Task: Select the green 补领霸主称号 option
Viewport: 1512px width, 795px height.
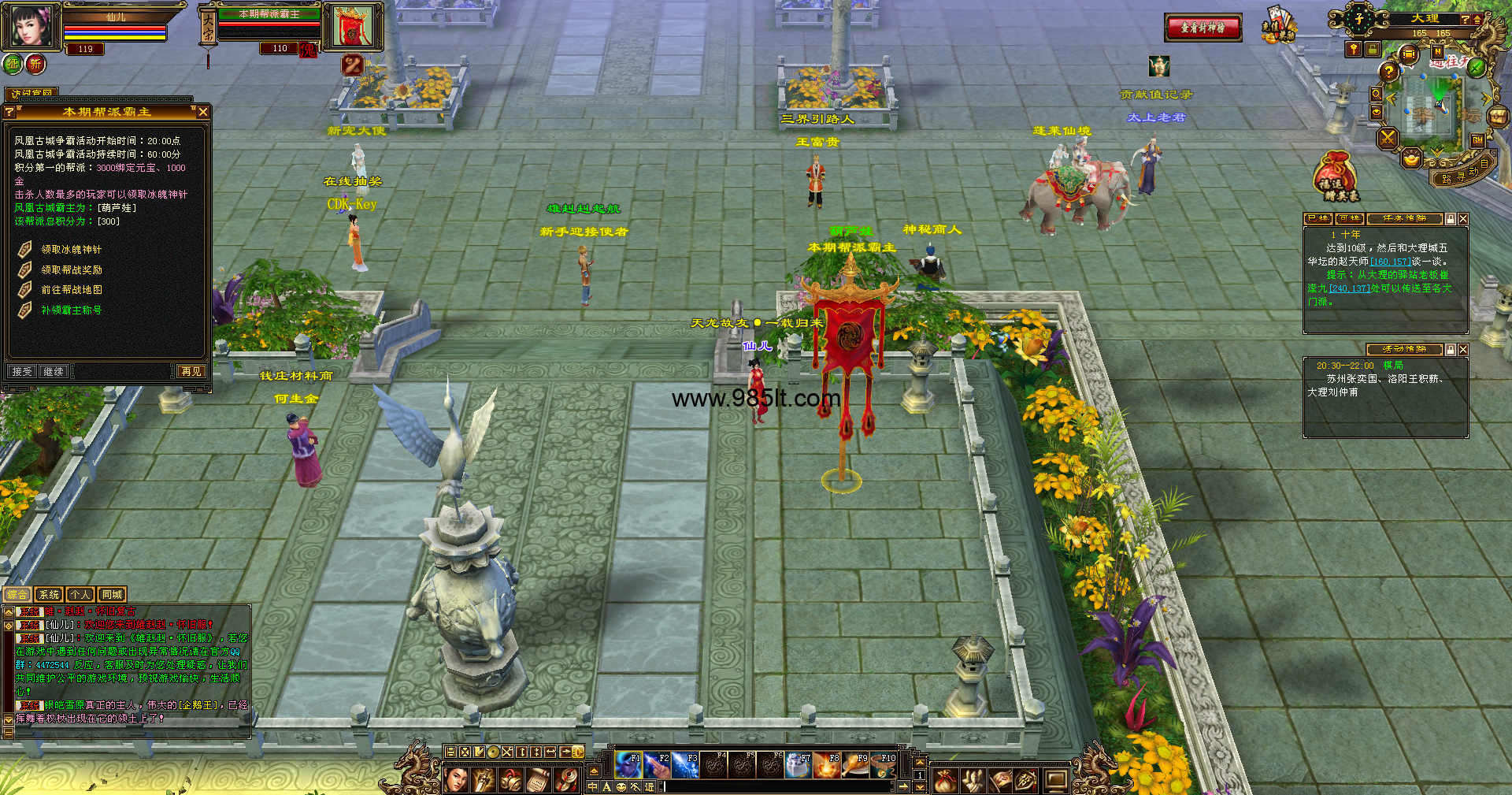Action: point(71,310)
